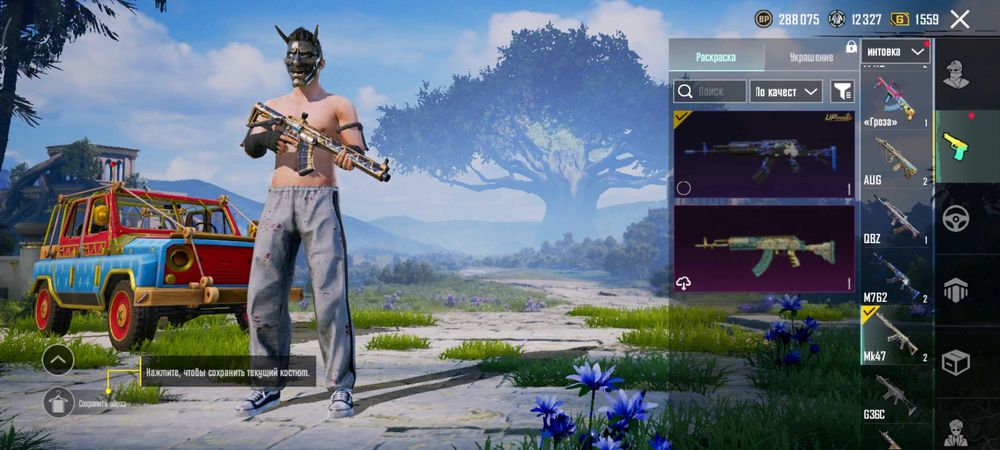Open the Украшение tab
The image size is (1000, 450).
click(811, 57)
